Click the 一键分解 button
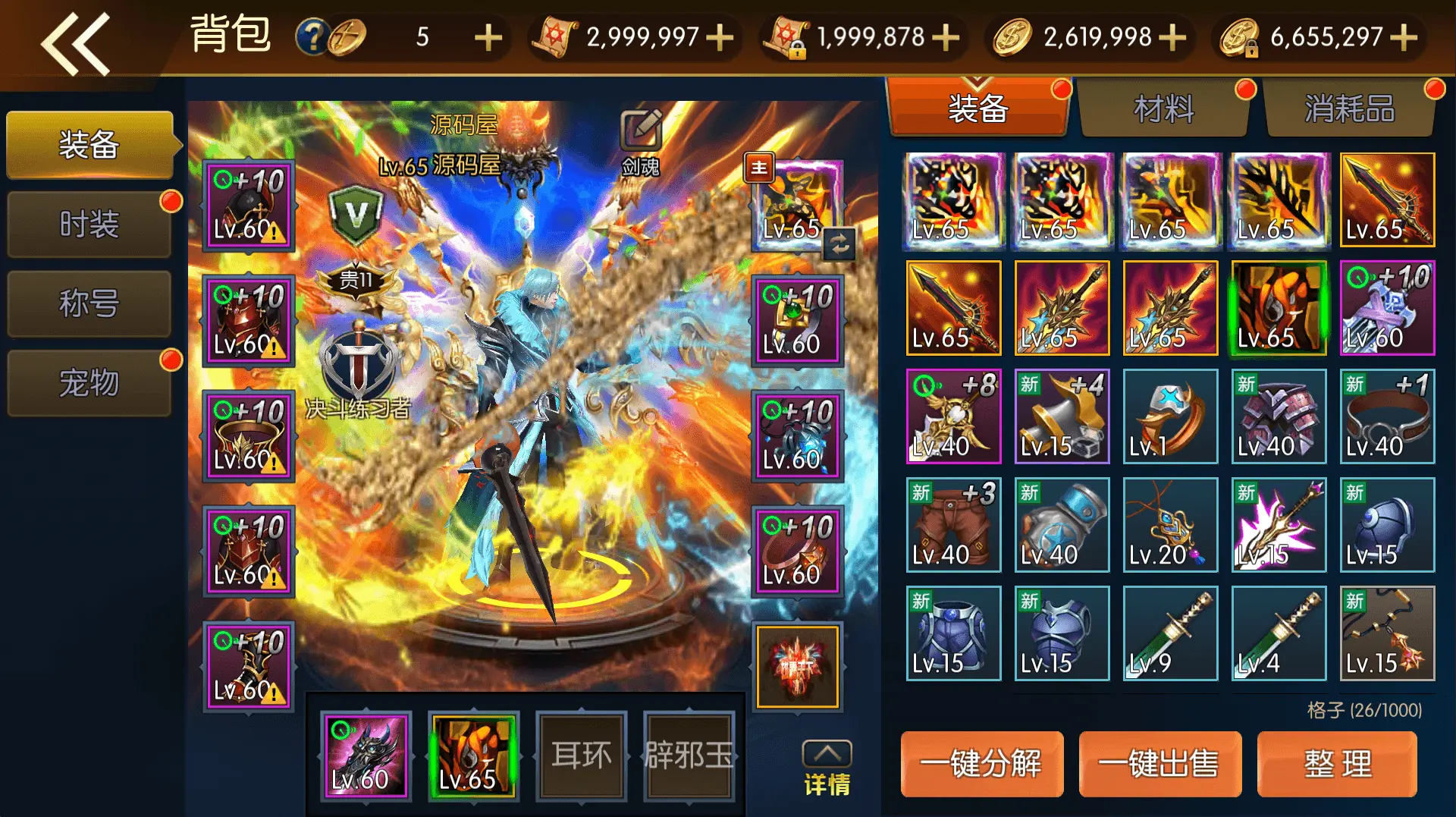The height and width of the screenshot is (817, 1456). (982, 764)
